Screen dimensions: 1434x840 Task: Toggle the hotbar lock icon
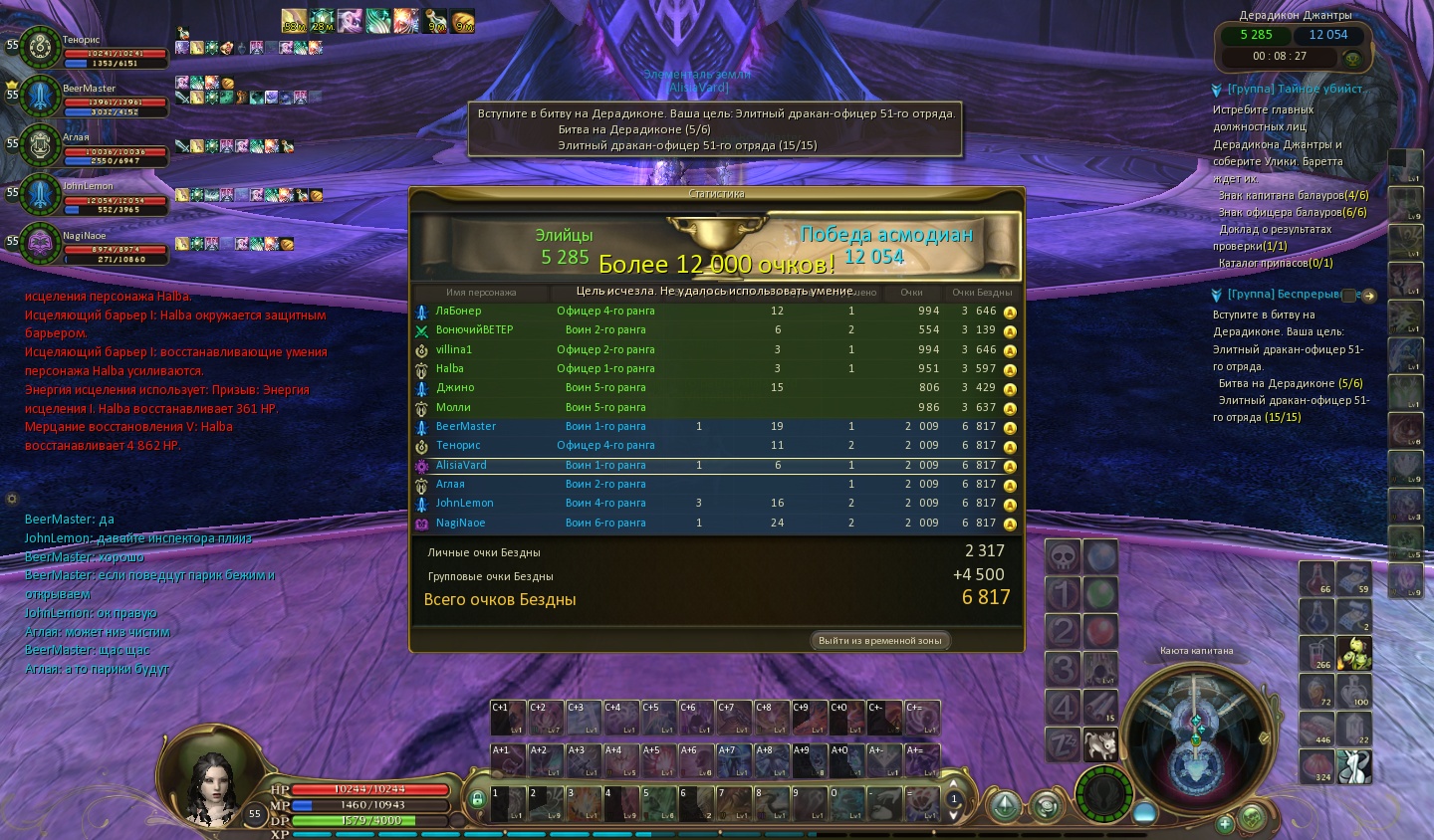click(x=477, y=798)
